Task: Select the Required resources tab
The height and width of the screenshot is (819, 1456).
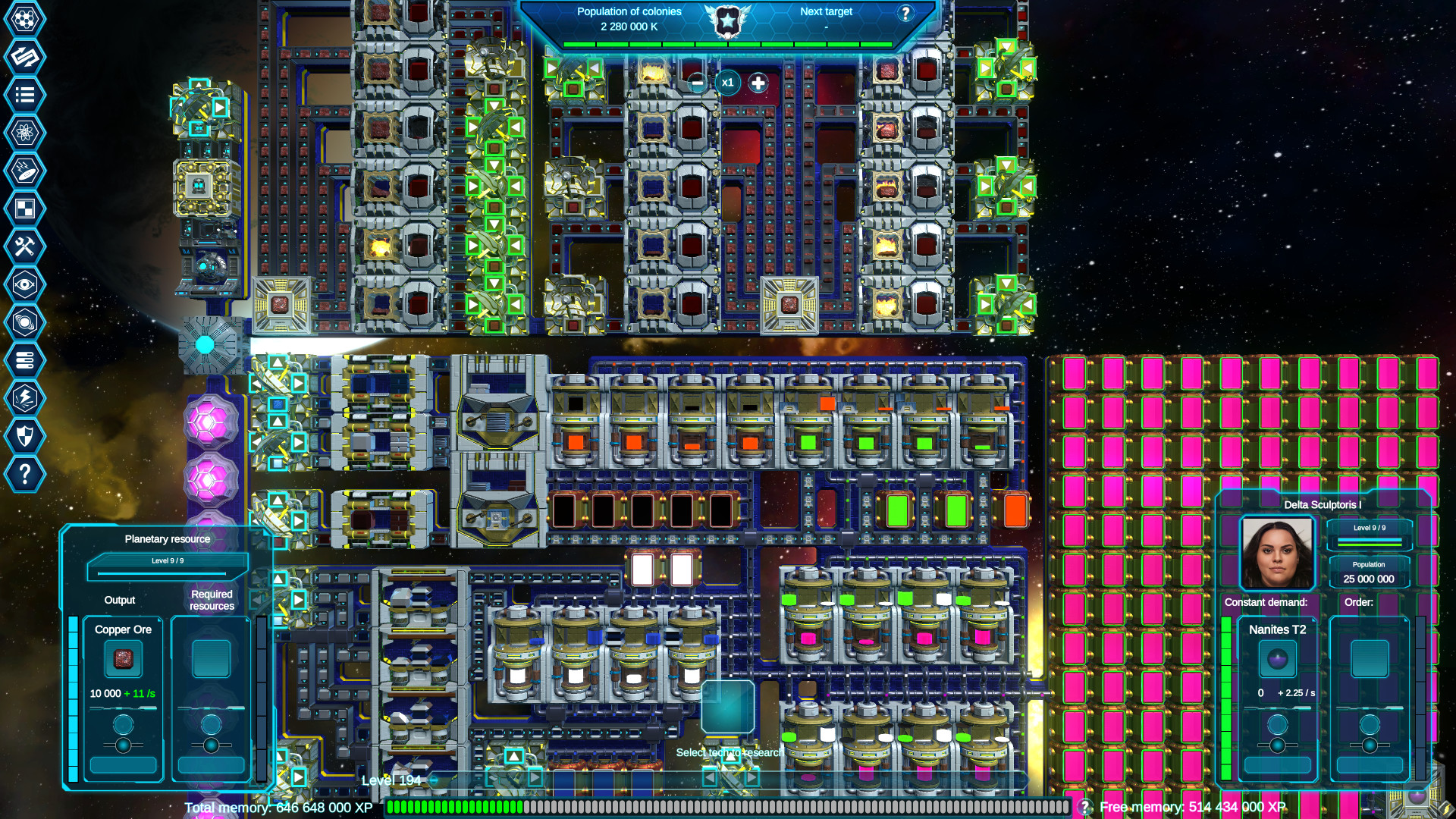Action: click(212, 600)
